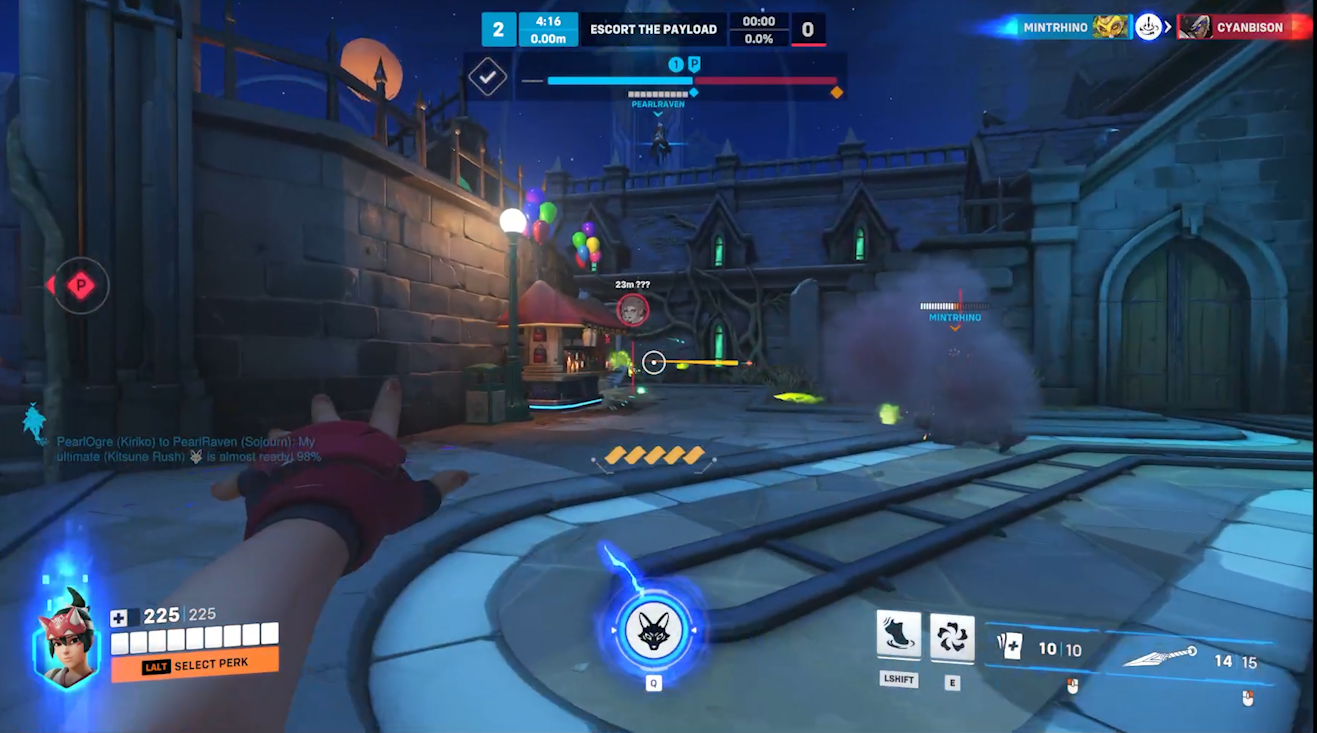This screenshot has height=733, width=1317.
Task: Activate the Protection Suzu ability icon
Action: pyautogui.click(x=951, y=636)
